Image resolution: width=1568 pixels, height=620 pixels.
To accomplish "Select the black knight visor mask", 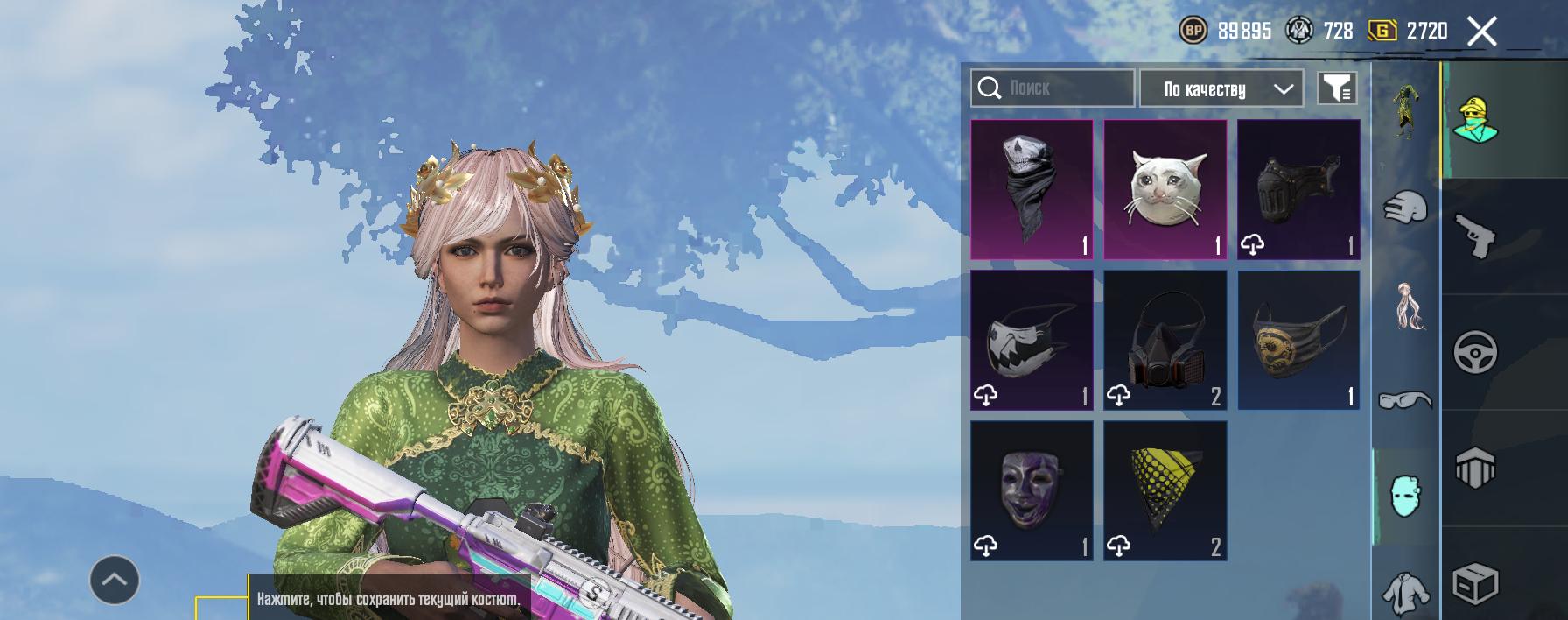I will click(1298, 189).
